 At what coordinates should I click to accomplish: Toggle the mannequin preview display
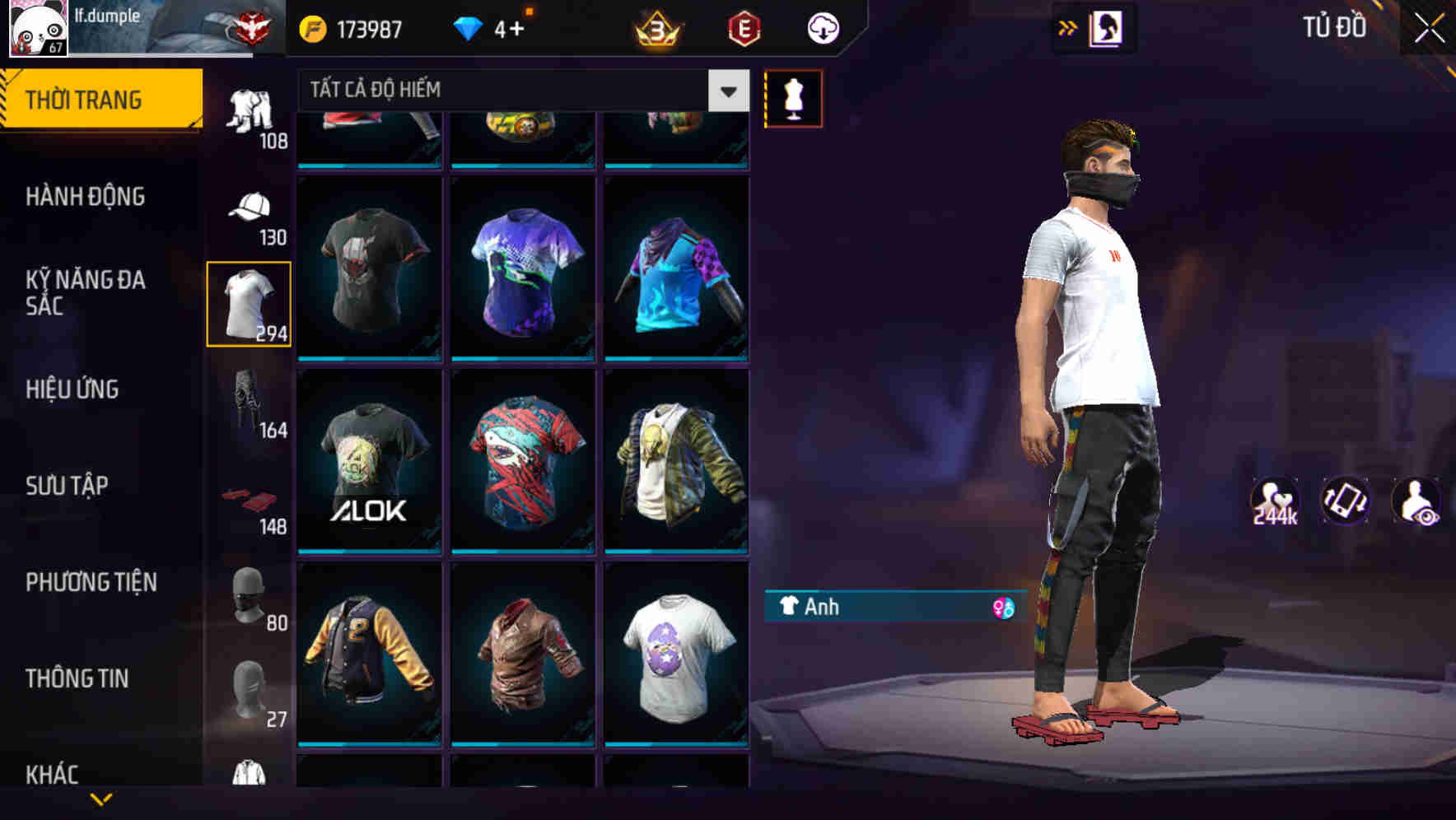point(793,98)
